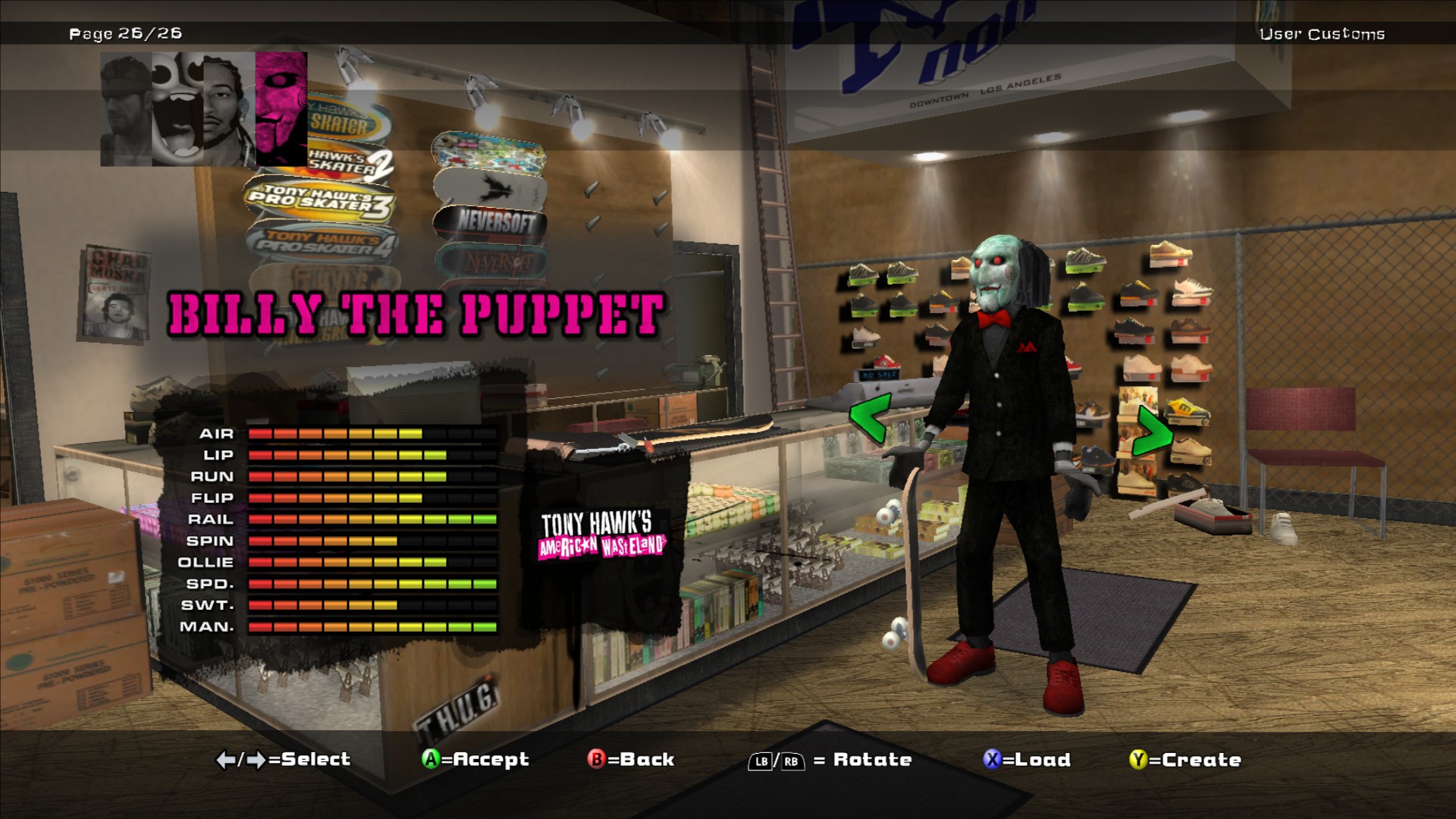Choose the portrait of the man wearing a cap
The image size is (1456, 819).
[126, 108]
